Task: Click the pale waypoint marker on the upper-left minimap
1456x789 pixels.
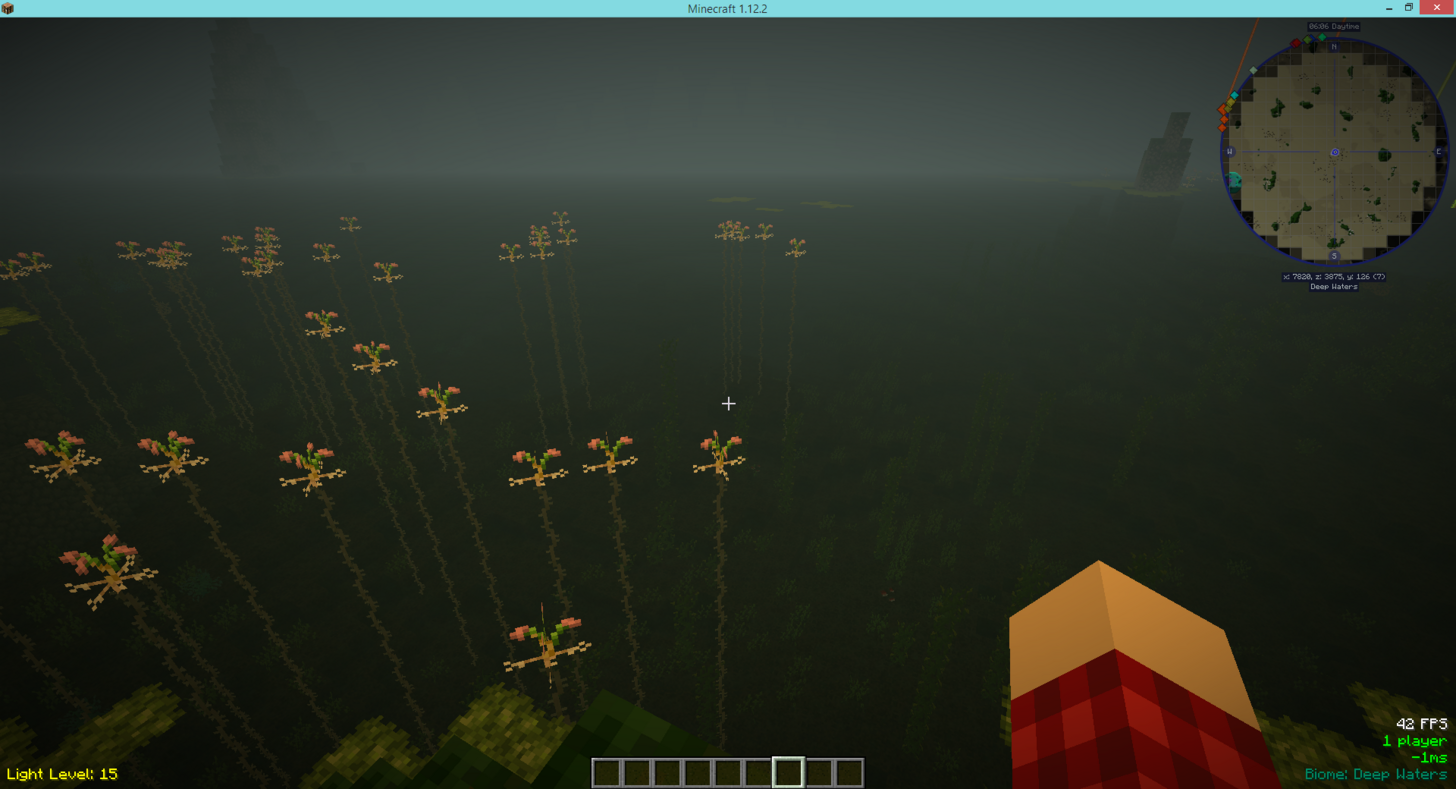Action: coord(1253,70)
